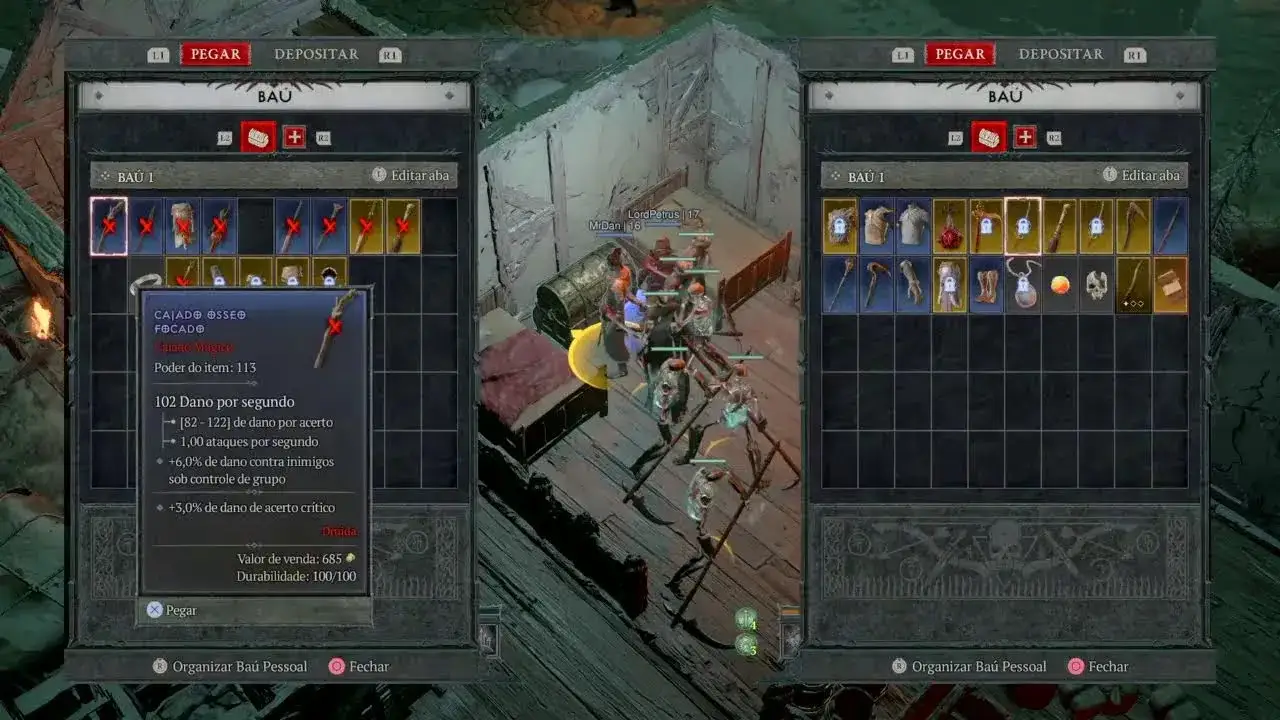Viewport: 1280px width, 720px height.
Task: Select the boots item in the right stash
Action: [x=986, y=283]
